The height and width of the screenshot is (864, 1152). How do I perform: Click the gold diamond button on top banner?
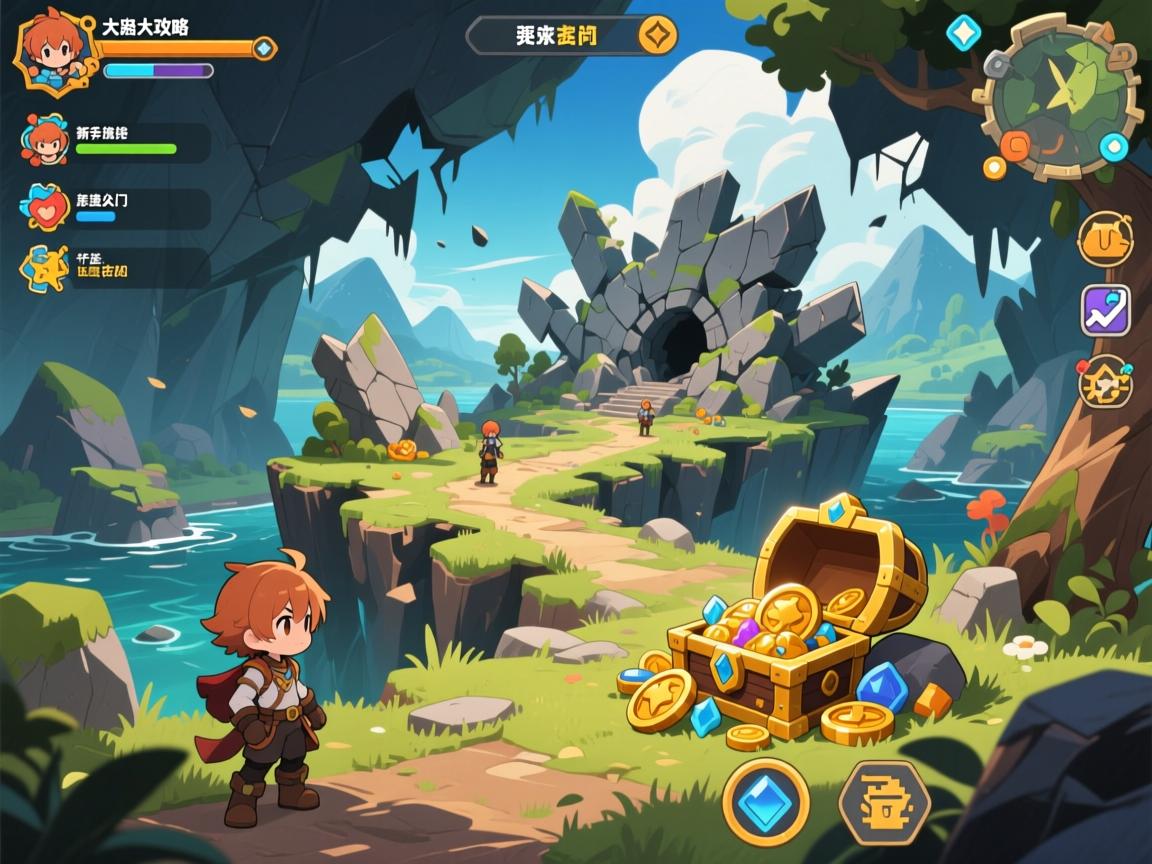coord(657,36)
